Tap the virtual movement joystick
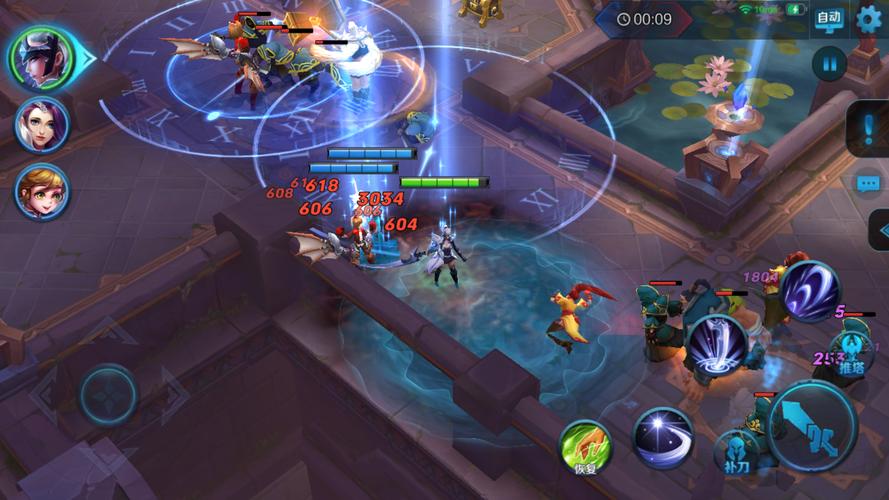Image resolution: width=889 pixels, height=500 pixels. click(x=108, y=393)
